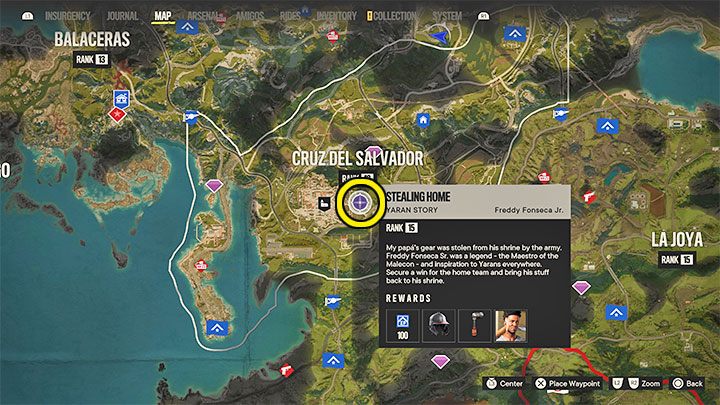Screen dimensions: 720x405
Task: Choose the hammer tool reward icon
Action: click(x=474, y=323)
